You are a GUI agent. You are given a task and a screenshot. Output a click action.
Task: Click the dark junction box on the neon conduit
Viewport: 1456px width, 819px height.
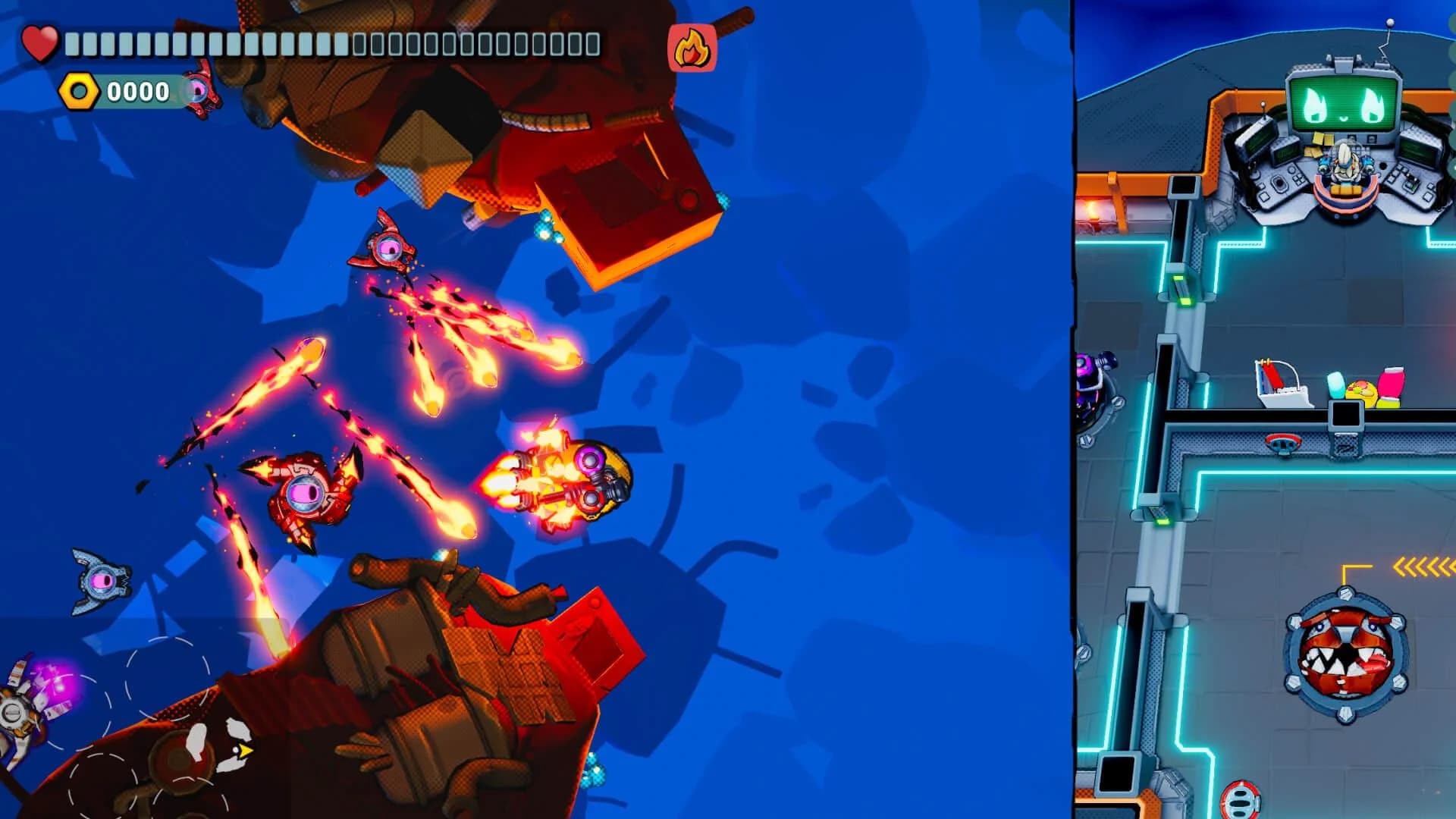[1345, 413]
